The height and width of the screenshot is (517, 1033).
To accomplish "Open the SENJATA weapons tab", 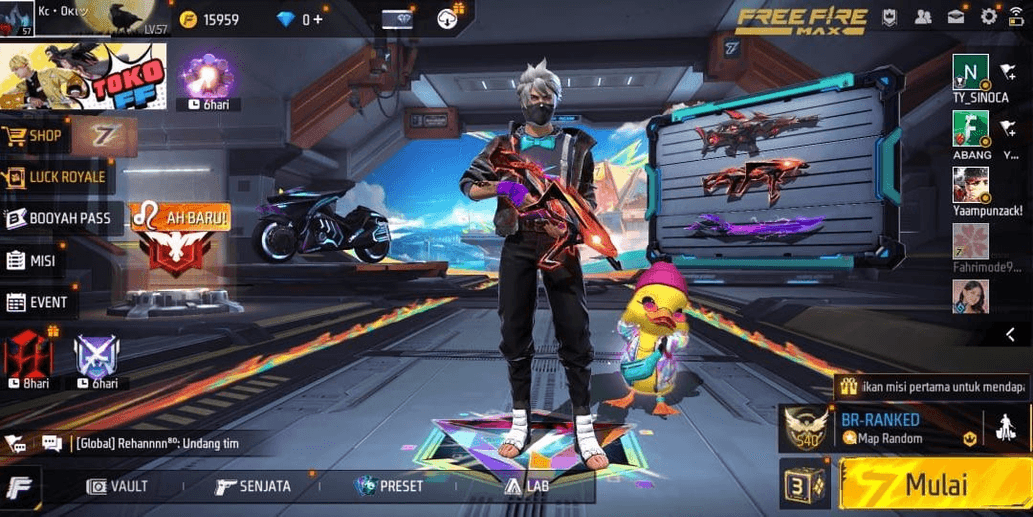I will pos(253,486).
